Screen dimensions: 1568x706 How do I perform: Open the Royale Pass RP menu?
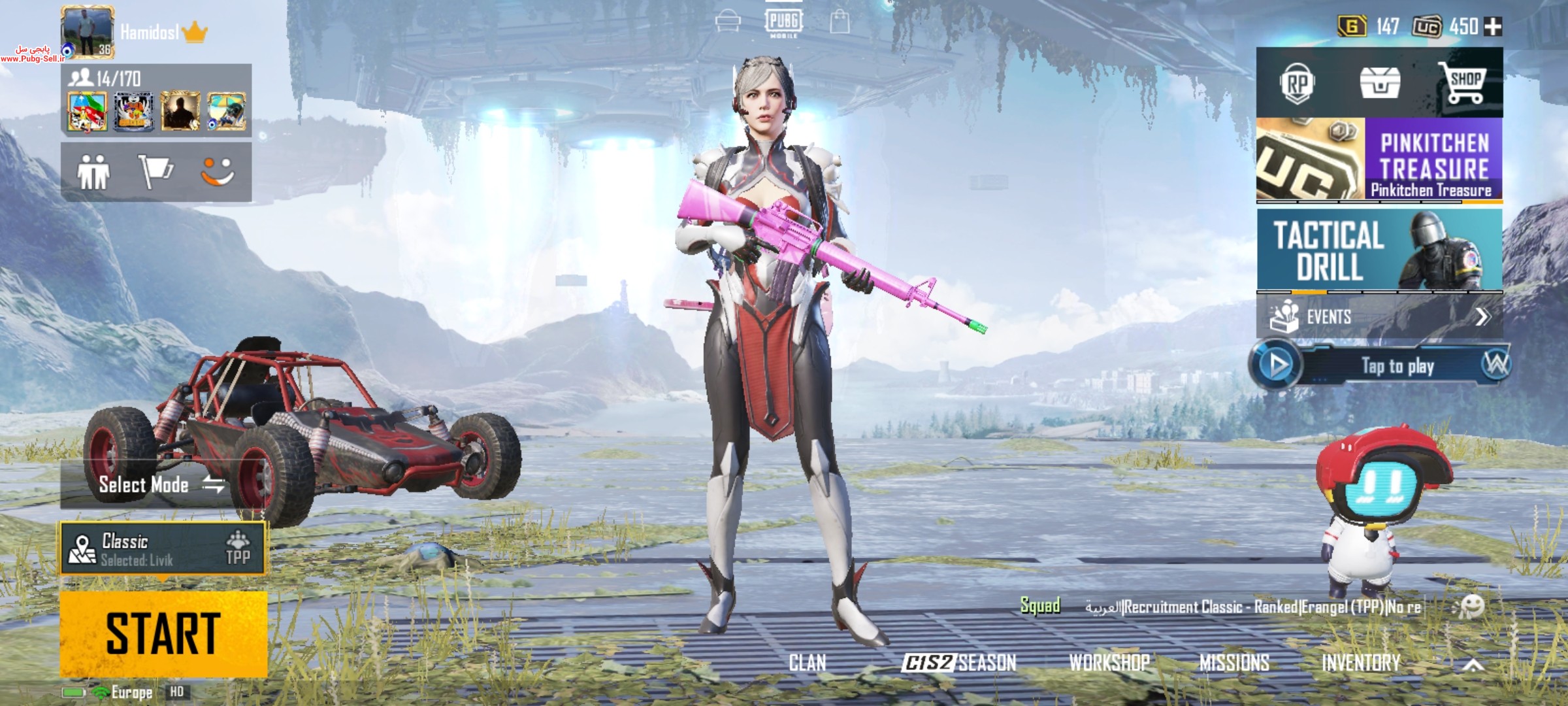[x=1297, y=84]
